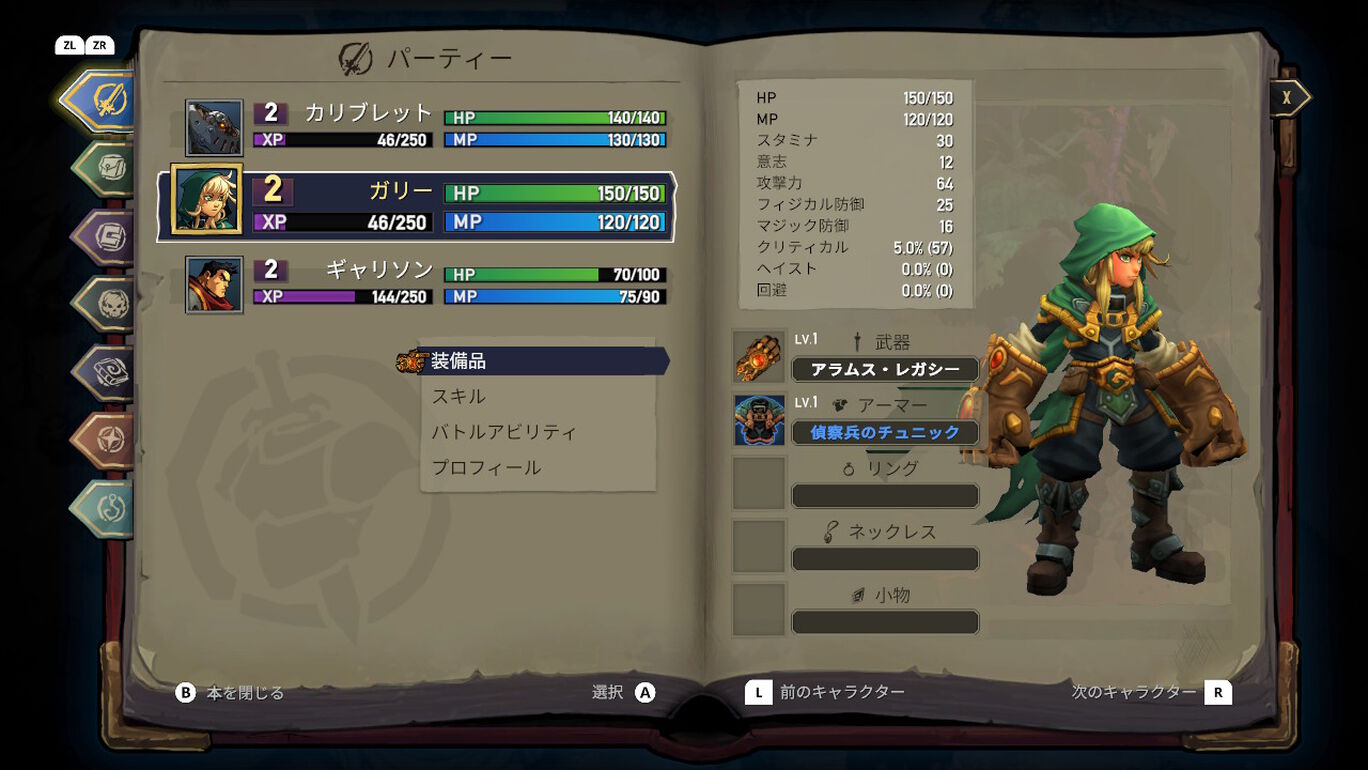Click the equipped armor 偵察兵のチュニック

tap(884, 432)
